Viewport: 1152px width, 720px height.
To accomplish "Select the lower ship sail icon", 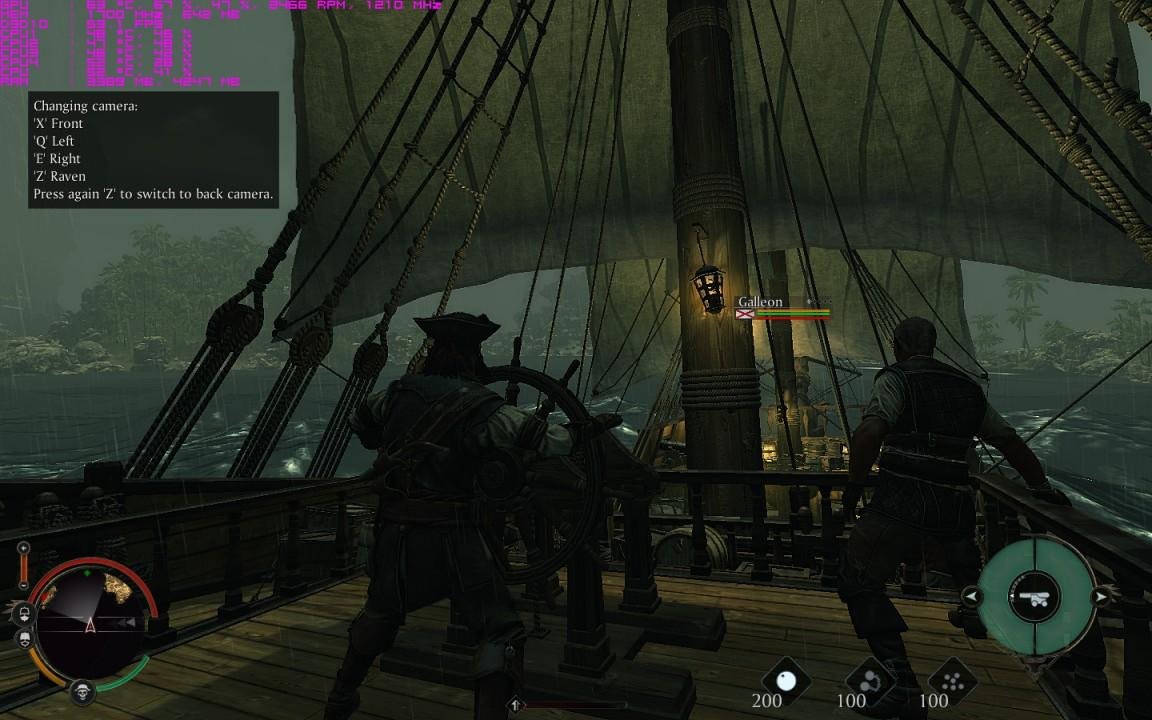I will (22, 637).
